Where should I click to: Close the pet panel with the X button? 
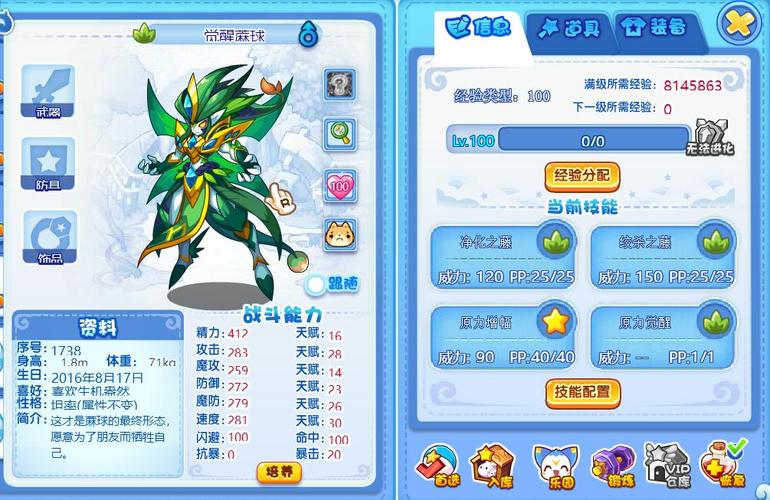739,24
